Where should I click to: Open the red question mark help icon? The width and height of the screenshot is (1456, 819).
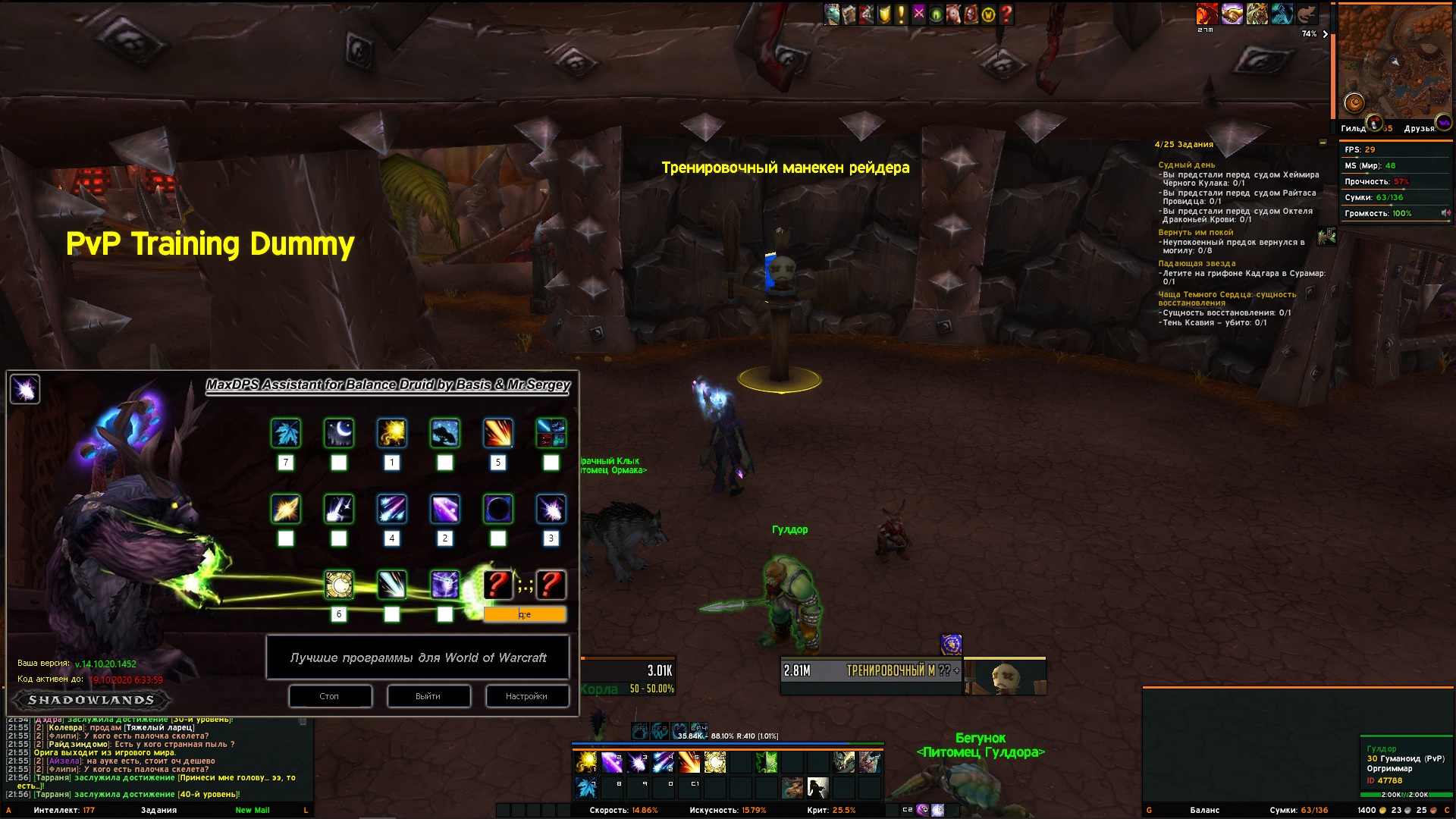coord(1006,14)
